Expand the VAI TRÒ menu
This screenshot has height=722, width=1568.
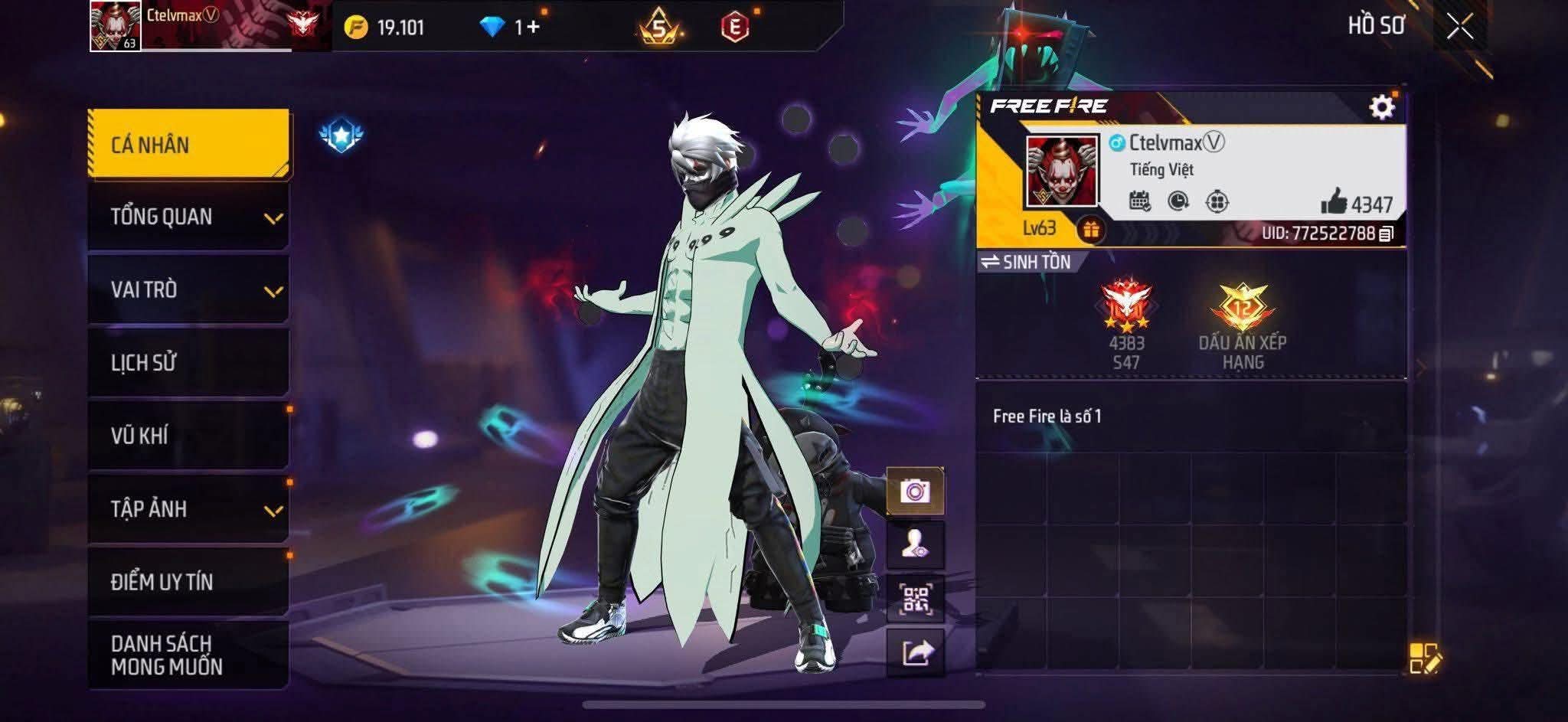pos(188,289)
